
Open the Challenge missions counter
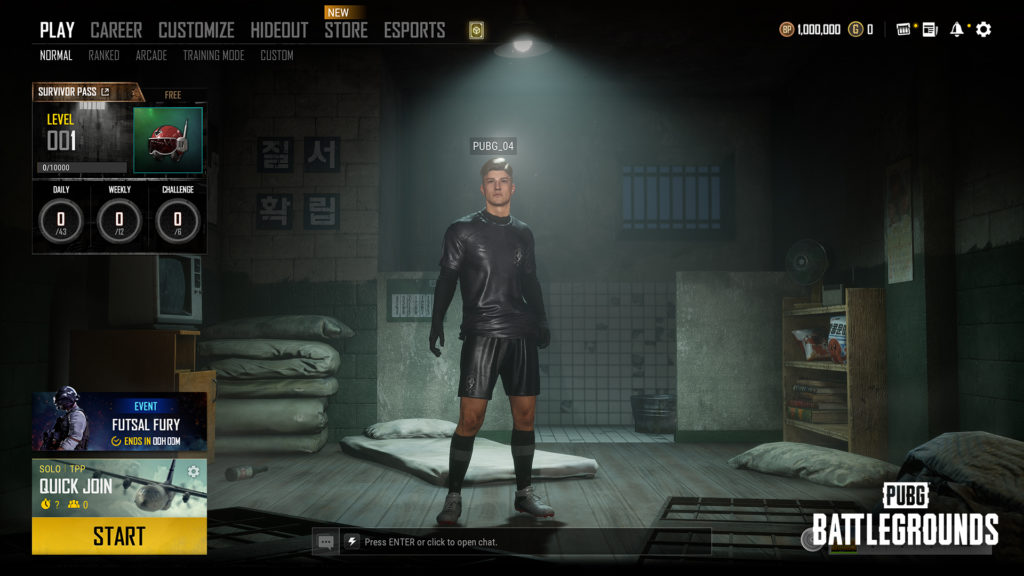click(x=177, y=218)
